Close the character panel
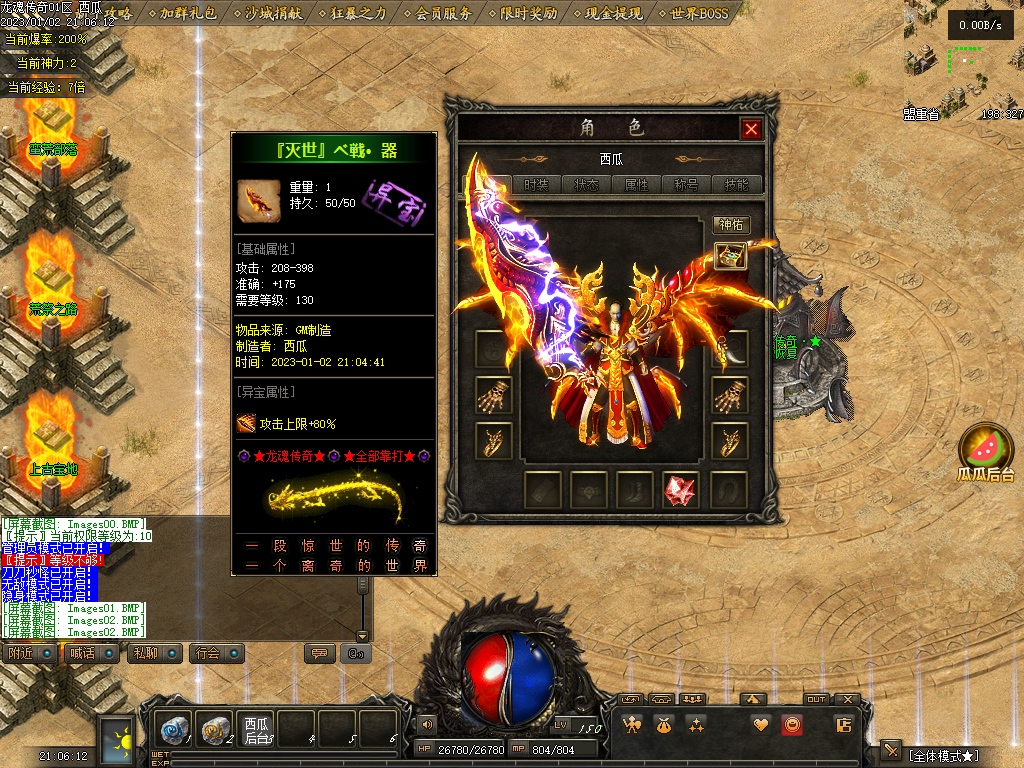 751,128
